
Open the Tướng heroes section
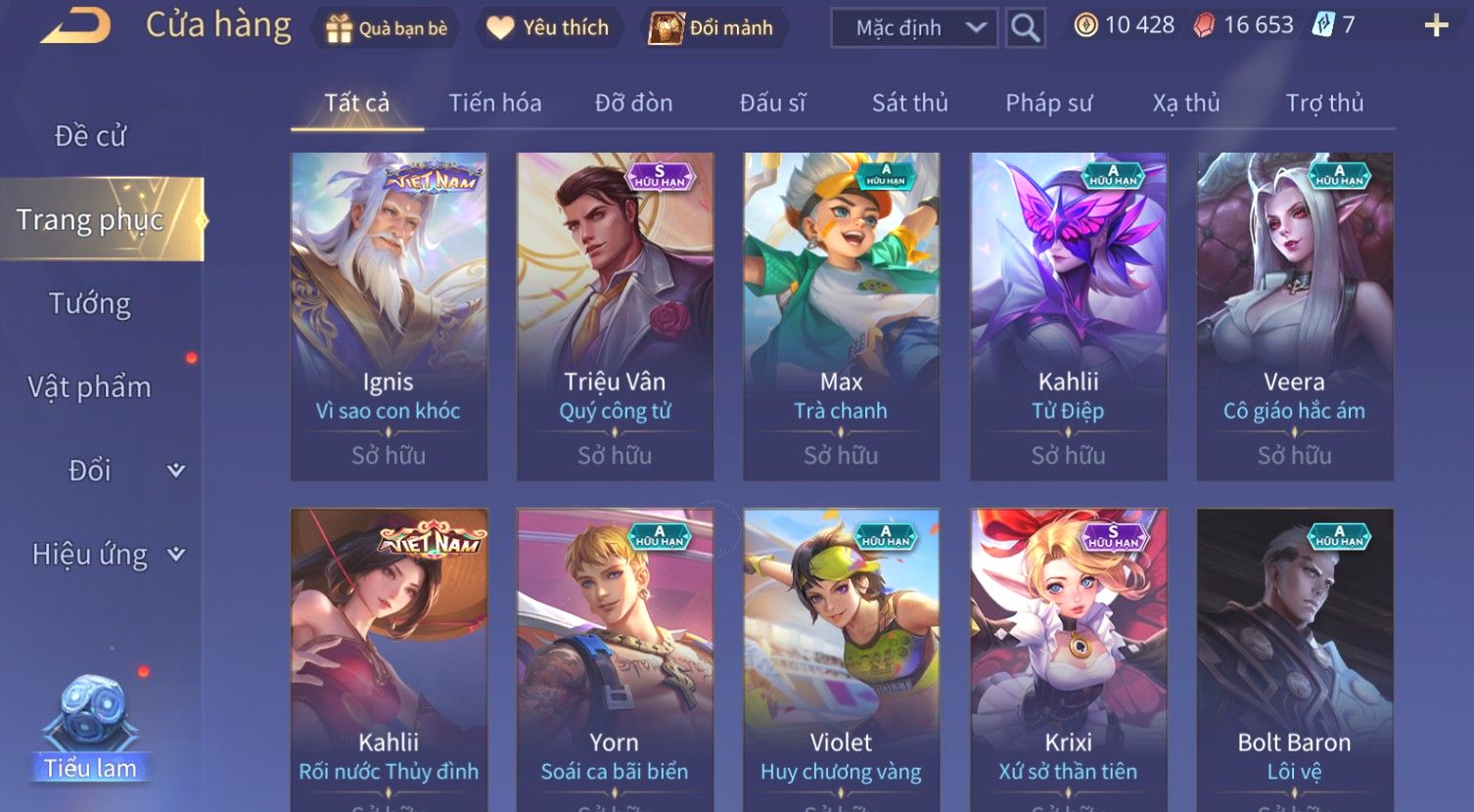click(x=90, y=304)
